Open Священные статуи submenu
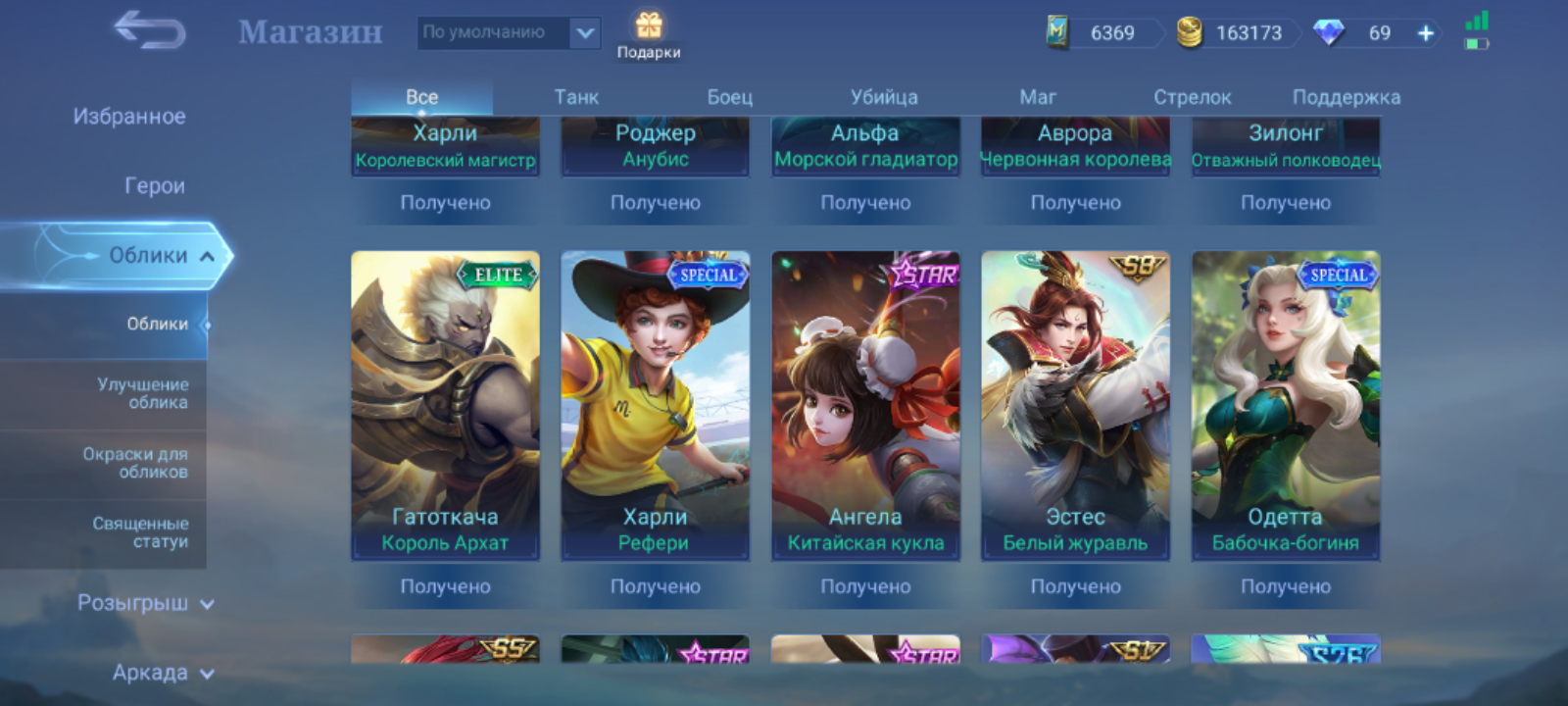The image size is (1568, 706). click(140, 532)
